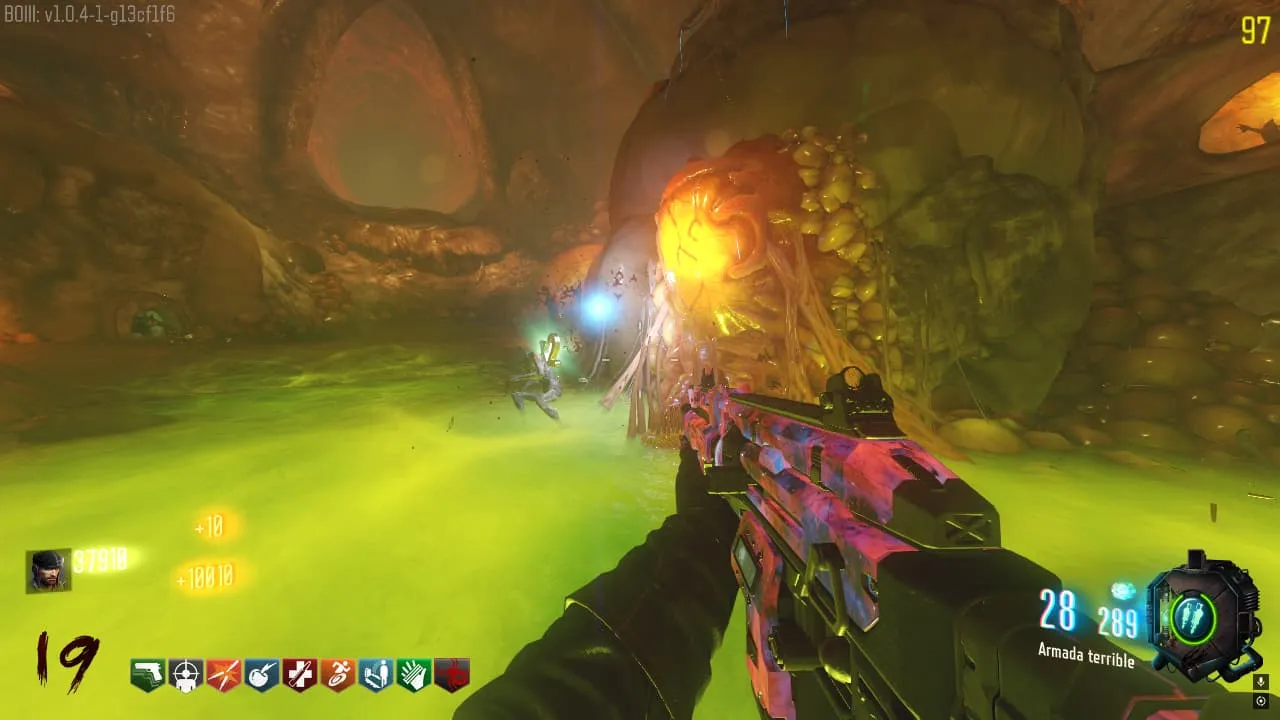Screen dimensions: 1280x720
Task: Click the player character portrait
Action: tap(48, 570)
